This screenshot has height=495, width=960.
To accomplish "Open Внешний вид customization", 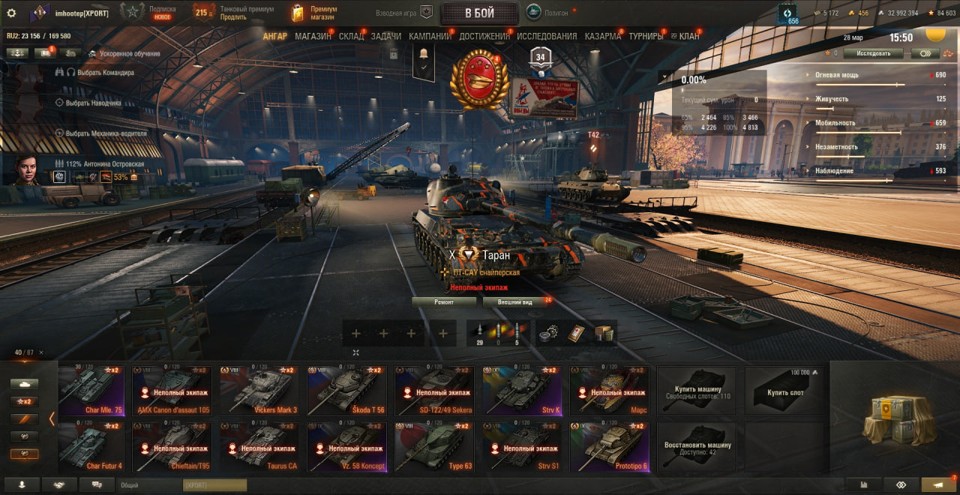I will click(516, 301).
